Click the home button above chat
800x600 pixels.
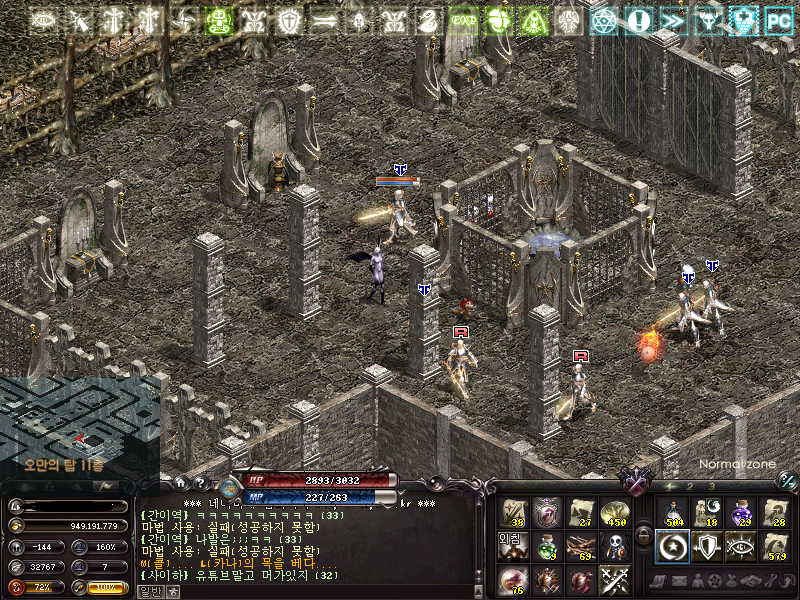[181, 481]
